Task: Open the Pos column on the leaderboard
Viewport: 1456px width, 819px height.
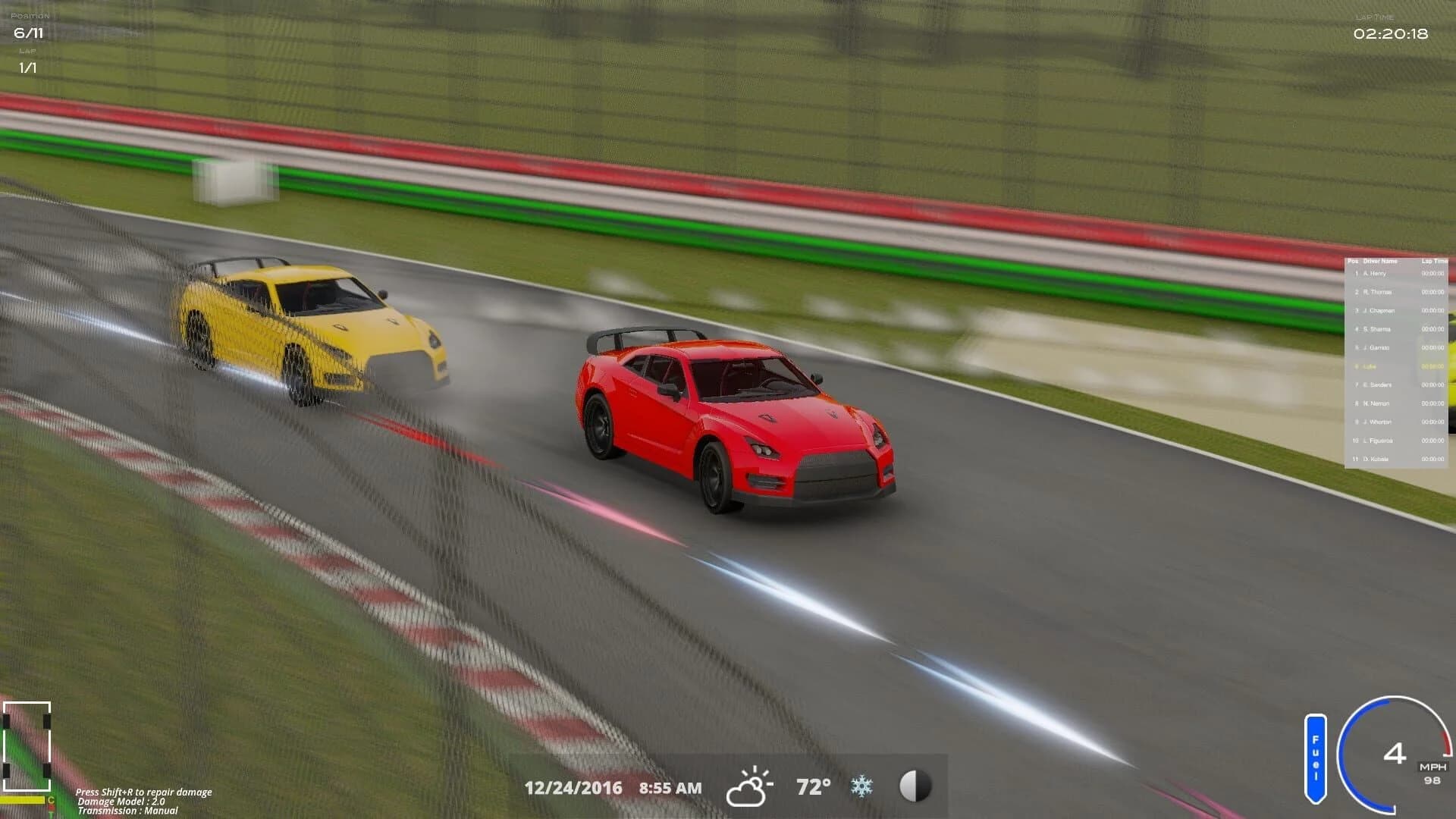Action: (x=1352, y=259)
